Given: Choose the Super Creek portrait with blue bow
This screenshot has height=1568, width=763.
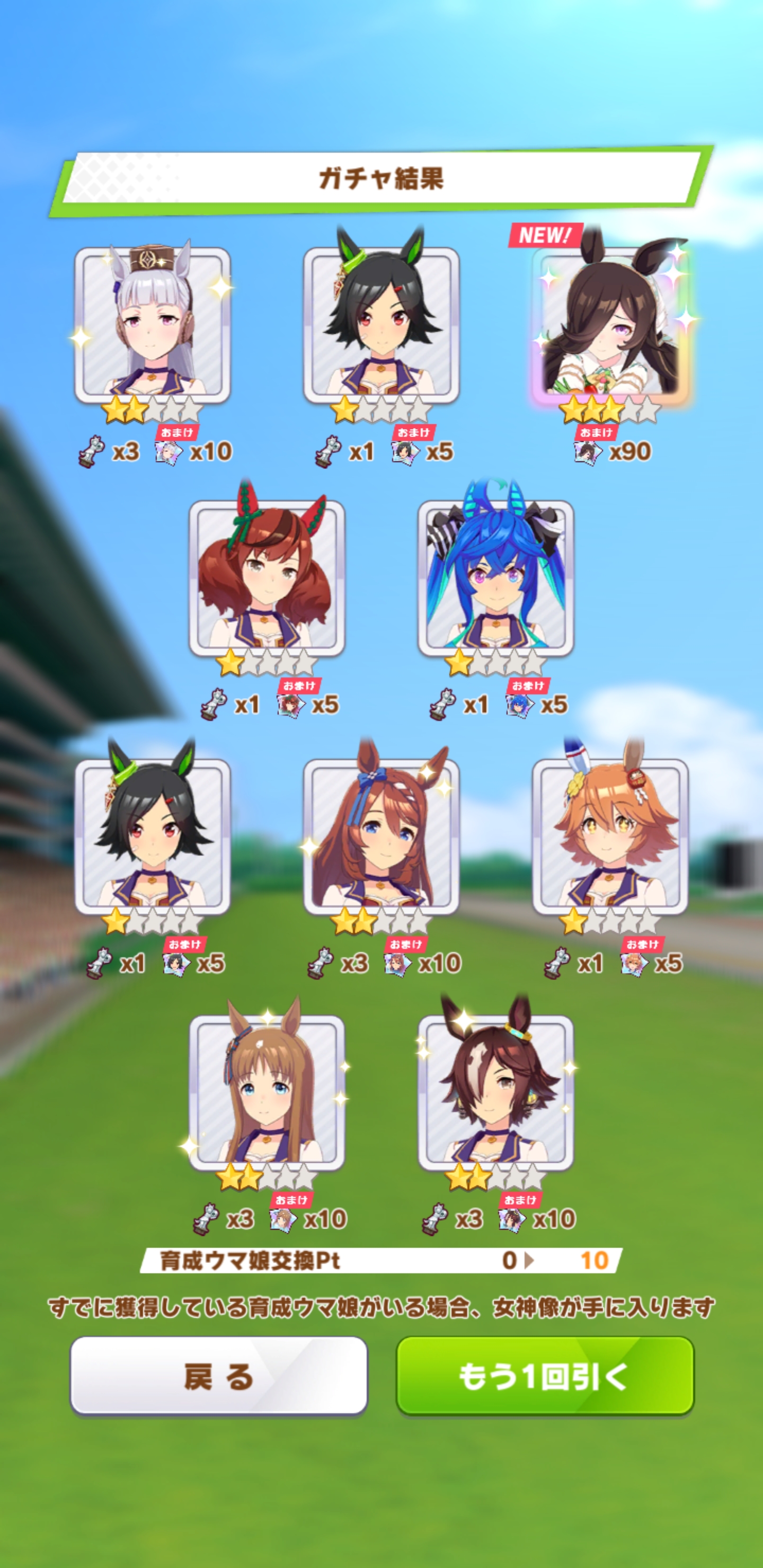Looking at the screenshot, I should pos(381,837).
